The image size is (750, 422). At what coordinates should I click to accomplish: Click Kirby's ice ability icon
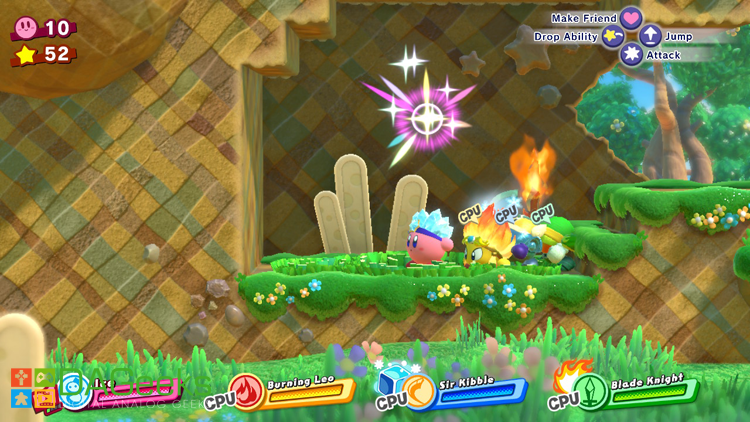pos(75,388)
